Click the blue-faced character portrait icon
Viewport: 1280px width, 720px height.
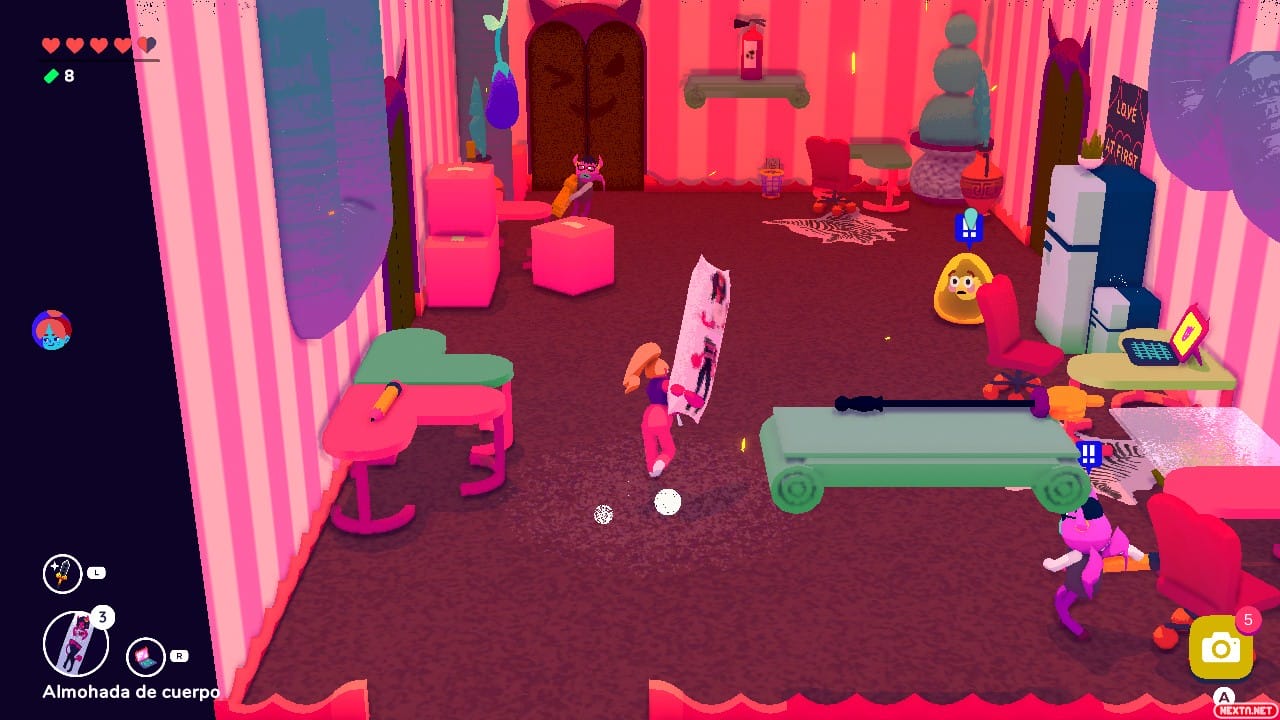tap(51, 330)
